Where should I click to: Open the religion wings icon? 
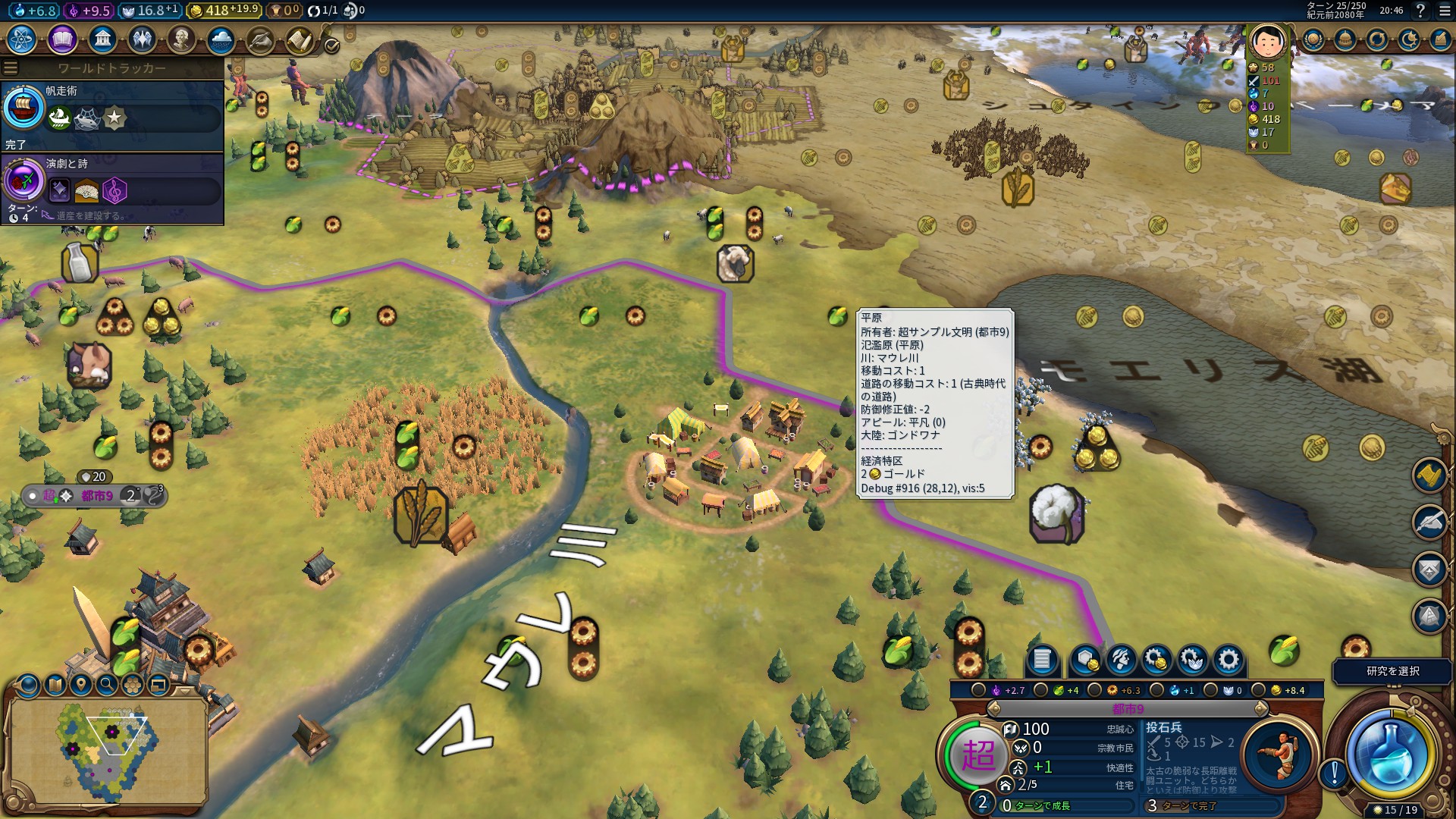(142, 39)
